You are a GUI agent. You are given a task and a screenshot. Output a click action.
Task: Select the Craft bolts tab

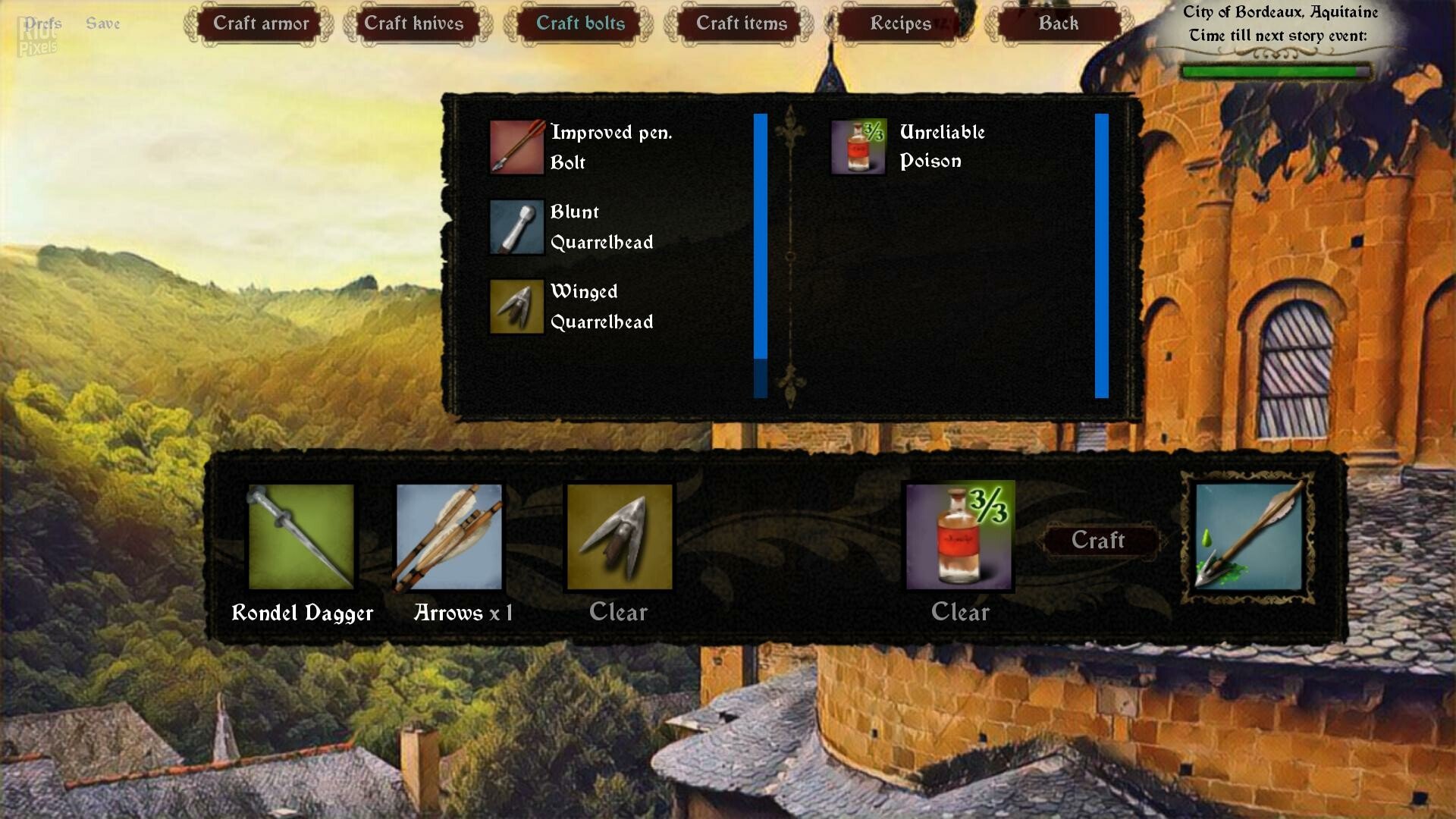[580, 24]
